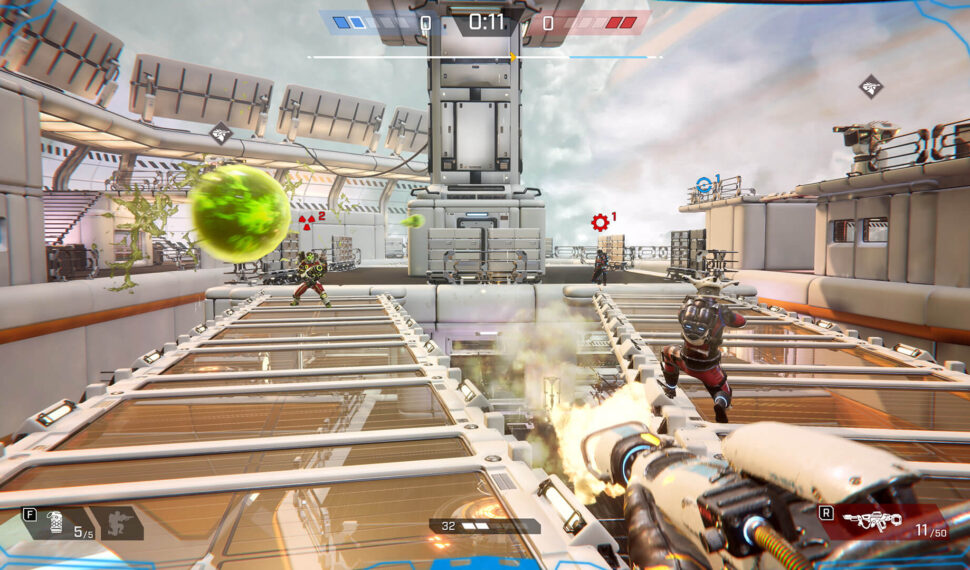The width and height of the screenshot is (970, 570).
Task: Click the blue teammate marker icon
Action: [x=704, y=184]
